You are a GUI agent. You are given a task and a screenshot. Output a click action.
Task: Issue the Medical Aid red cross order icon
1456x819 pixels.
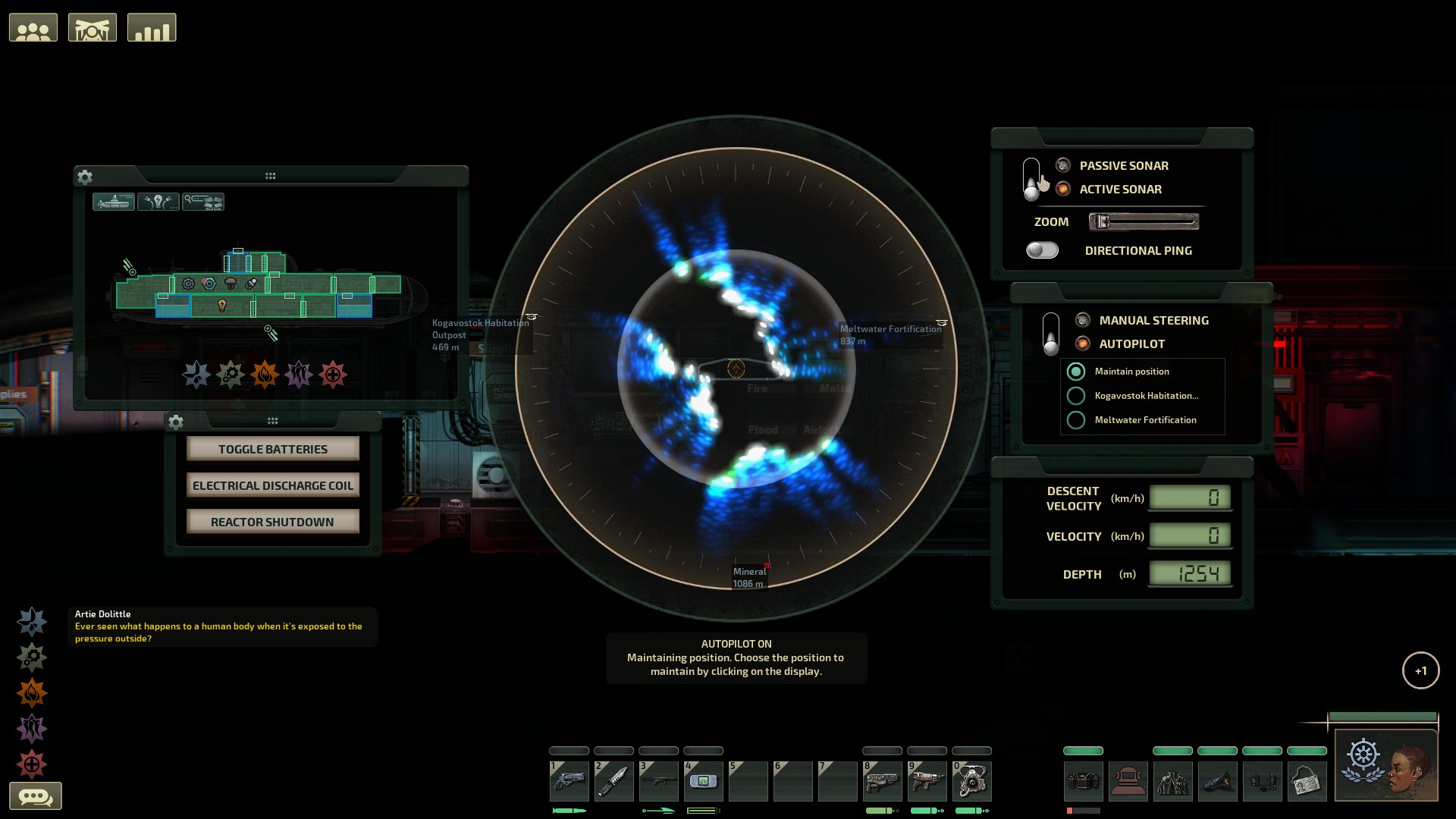(x=31, y=764)
